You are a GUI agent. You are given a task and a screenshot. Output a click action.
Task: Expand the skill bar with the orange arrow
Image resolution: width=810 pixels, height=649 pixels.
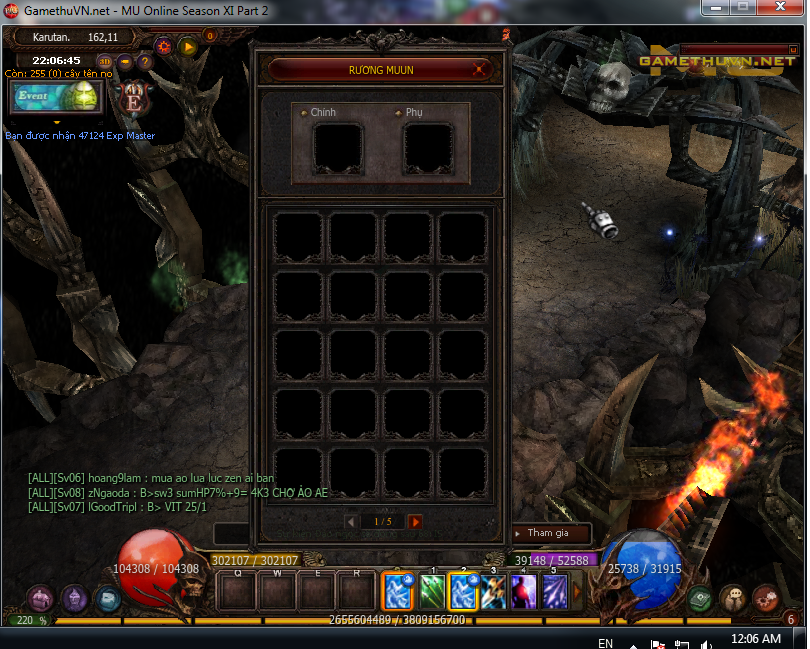577,591
